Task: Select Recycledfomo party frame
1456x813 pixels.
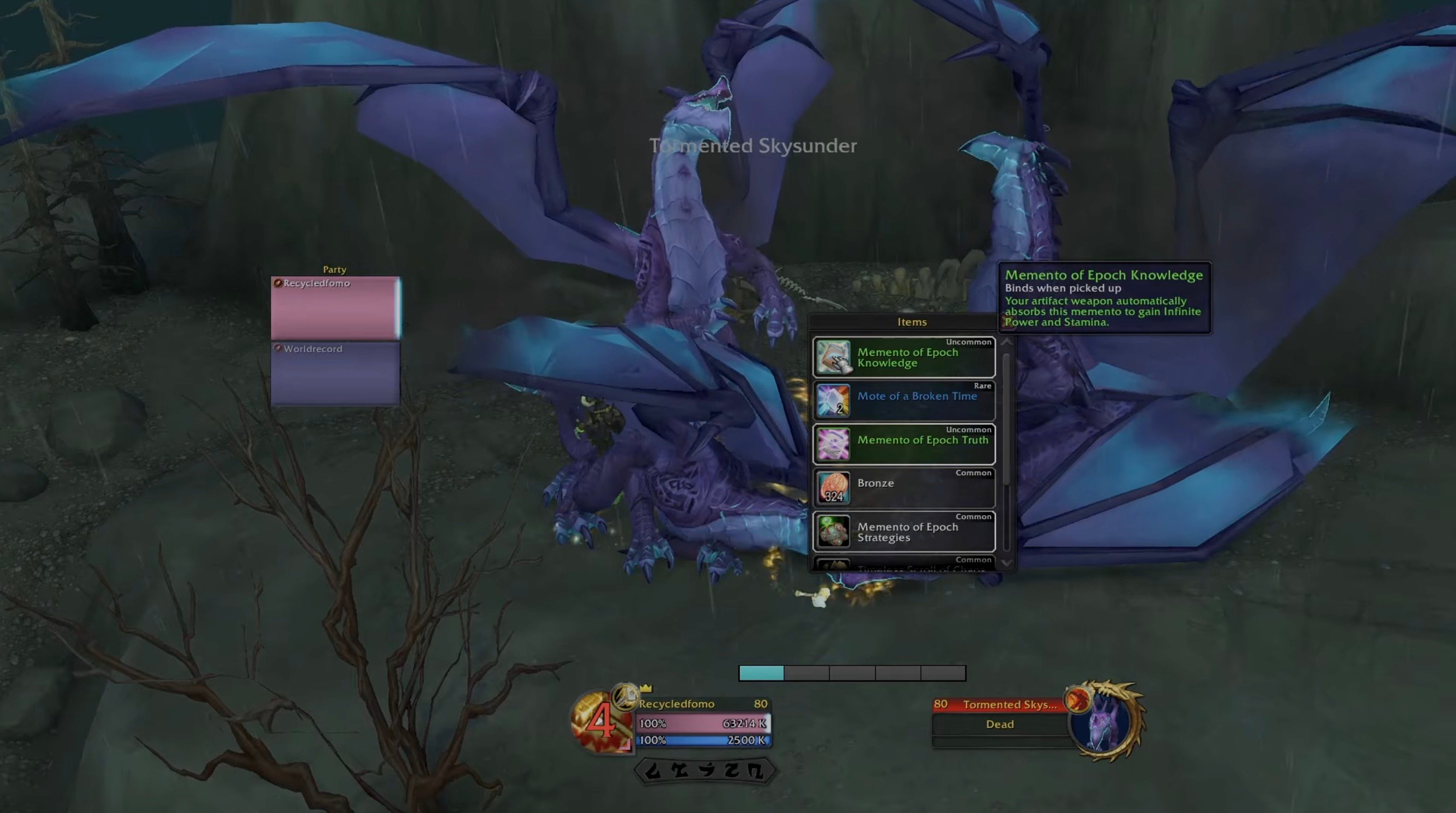Action: [x=335, y=307]
